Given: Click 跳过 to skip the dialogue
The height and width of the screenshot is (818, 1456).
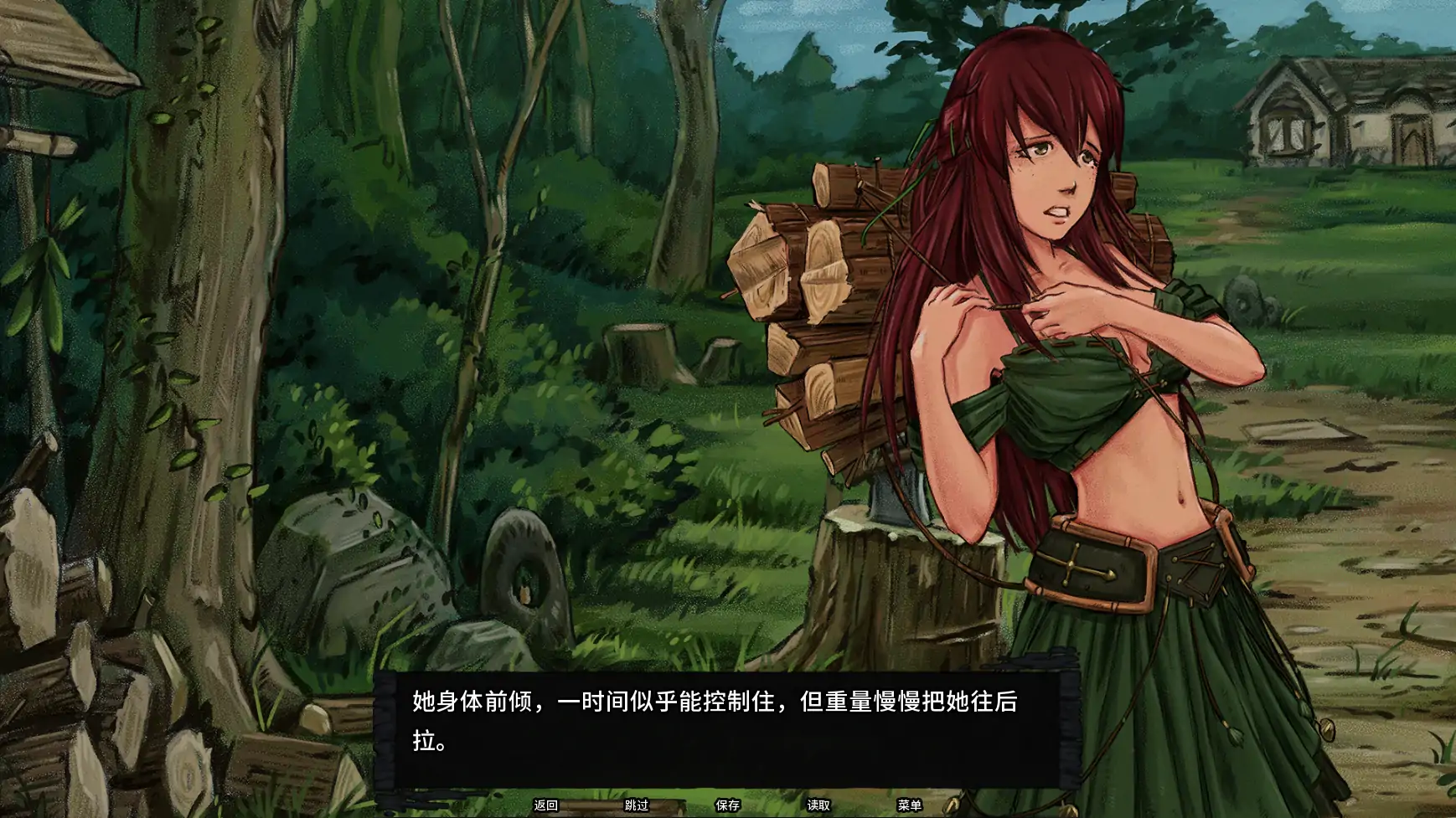Looking at the screenshot, I should pos(638,805).
